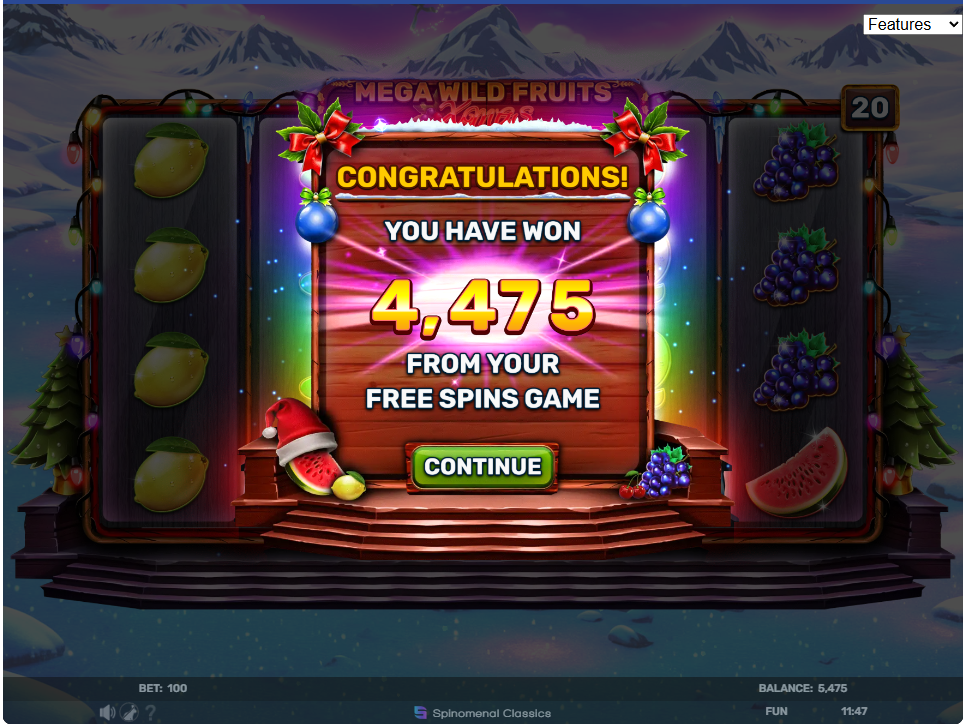Viewport: 963px width, 726px height.
Task: Open the Features dropdown
Action: [x=912, y=24]
